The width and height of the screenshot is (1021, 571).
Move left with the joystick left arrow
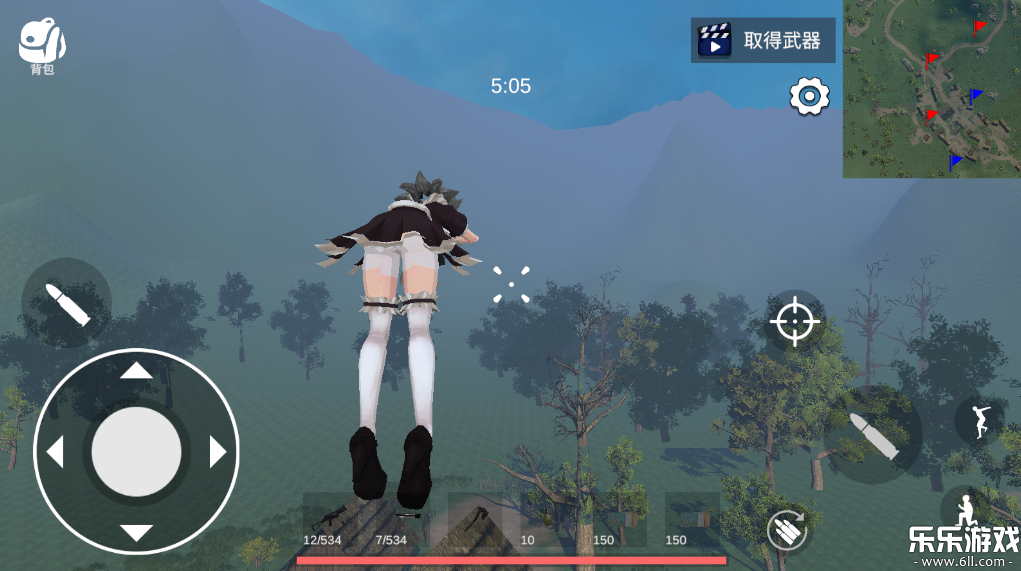pyautogui.click(x=56, y=452)
